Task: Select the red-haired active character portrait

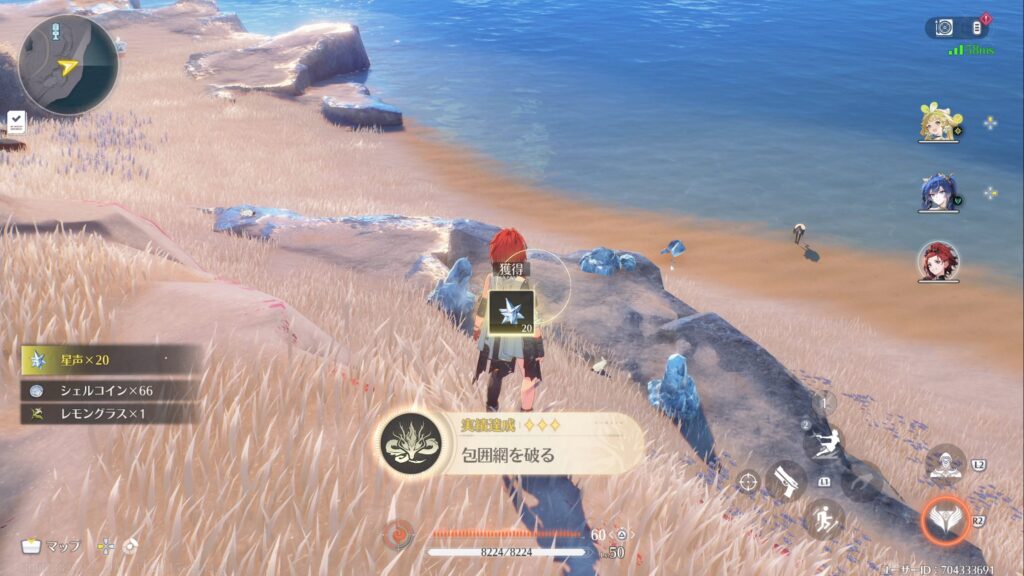Action: point(938,261)
